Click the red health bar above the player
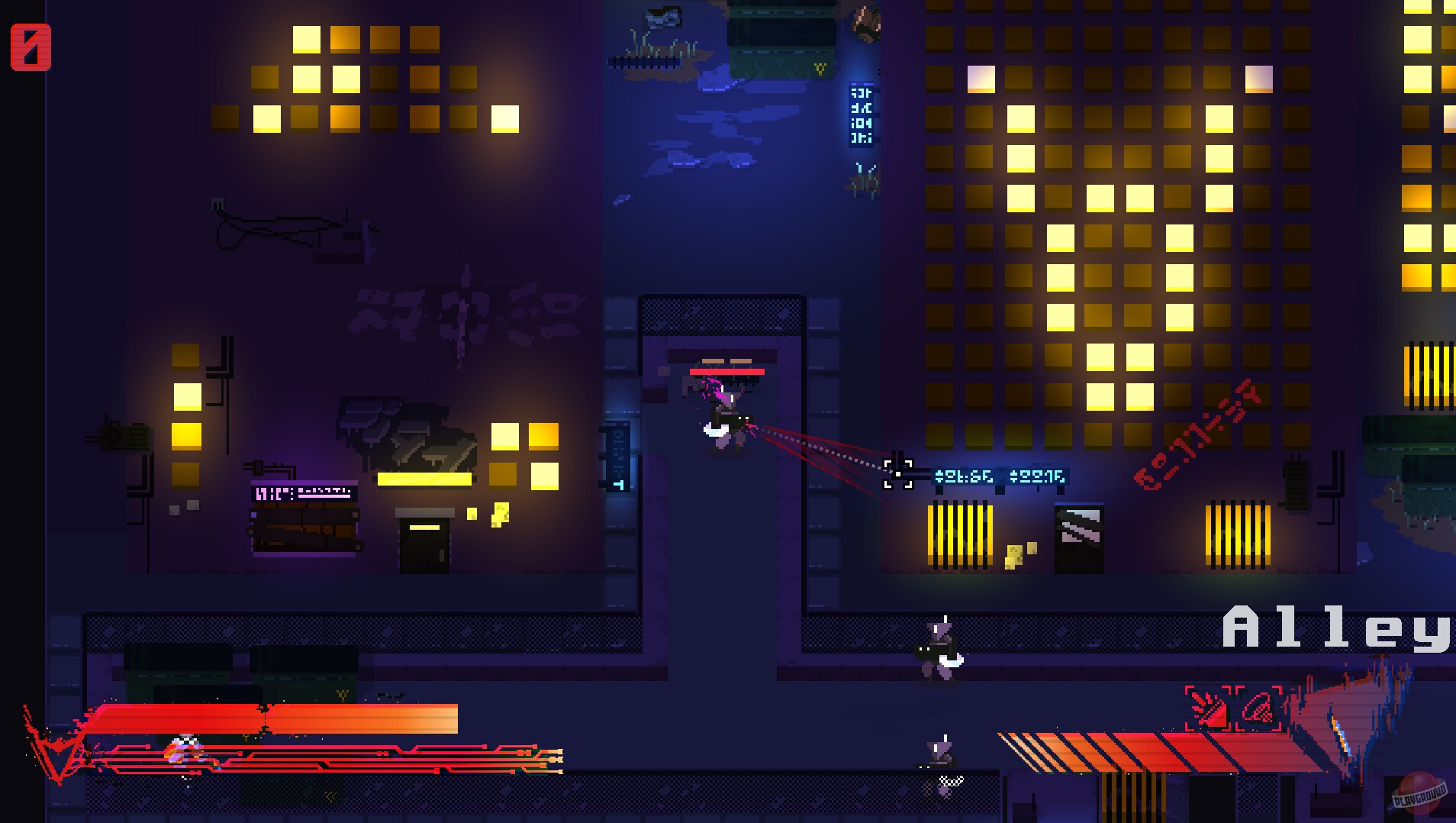1456x823 pixels. click(x=726, y=372)
